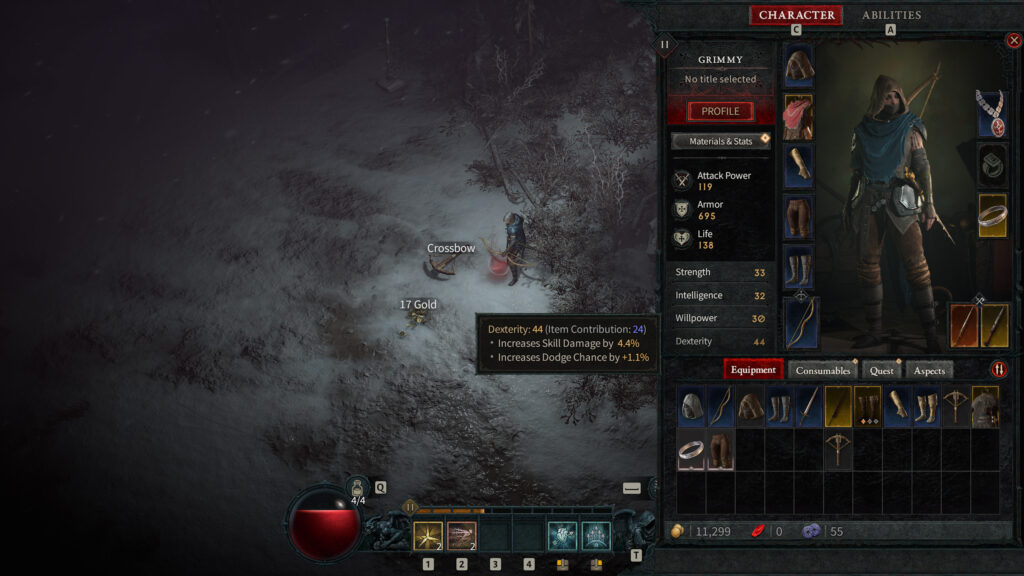Click the red sort inventory button
This screenshot has width=1024, height=576.
(999, 369)
